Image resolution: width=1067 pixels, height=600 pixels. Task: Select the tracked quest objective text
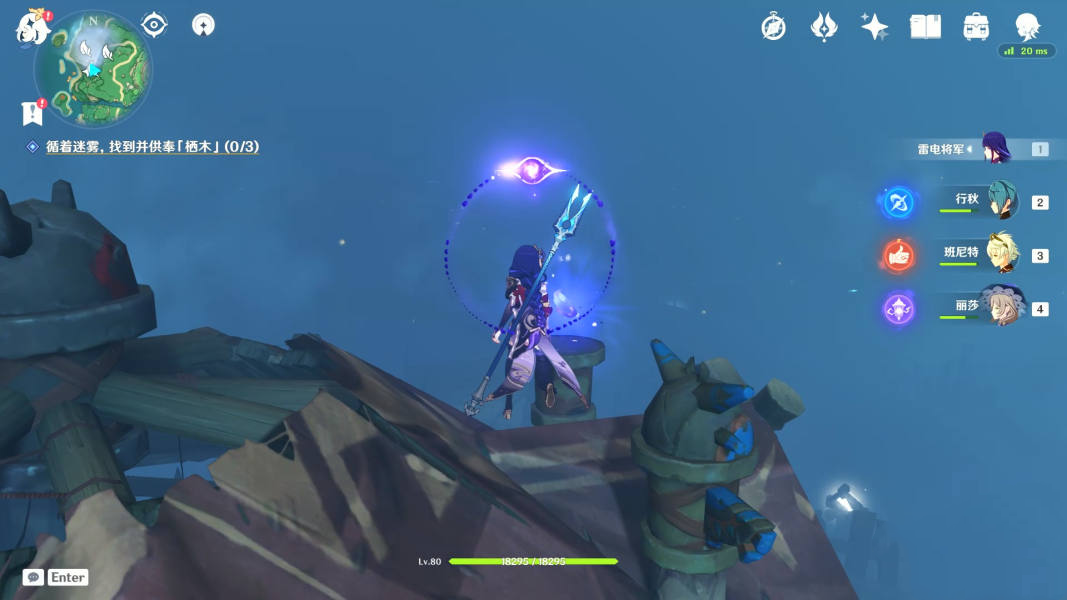coord(152,147)
